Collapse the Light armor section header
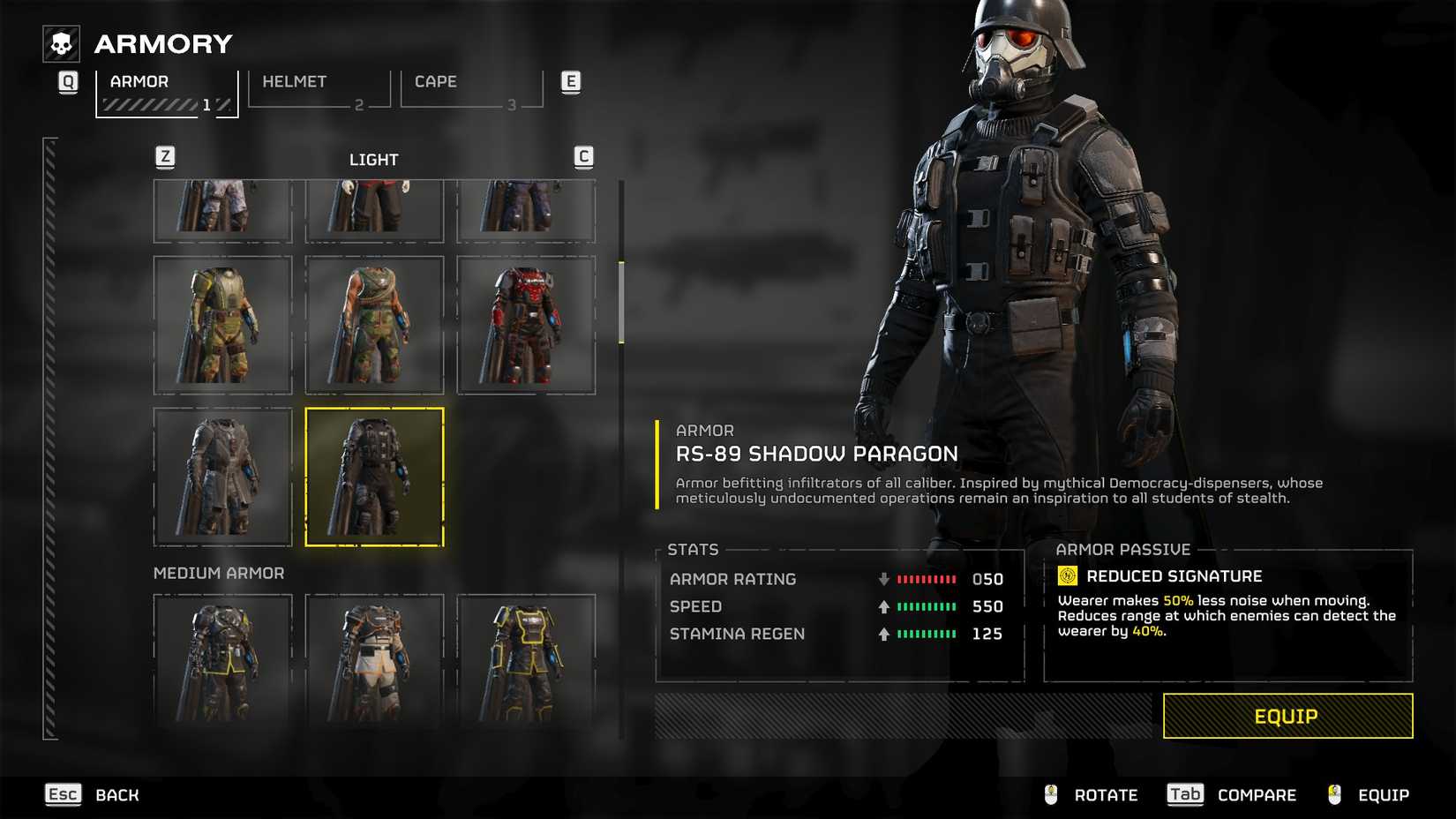 [374, 159]
